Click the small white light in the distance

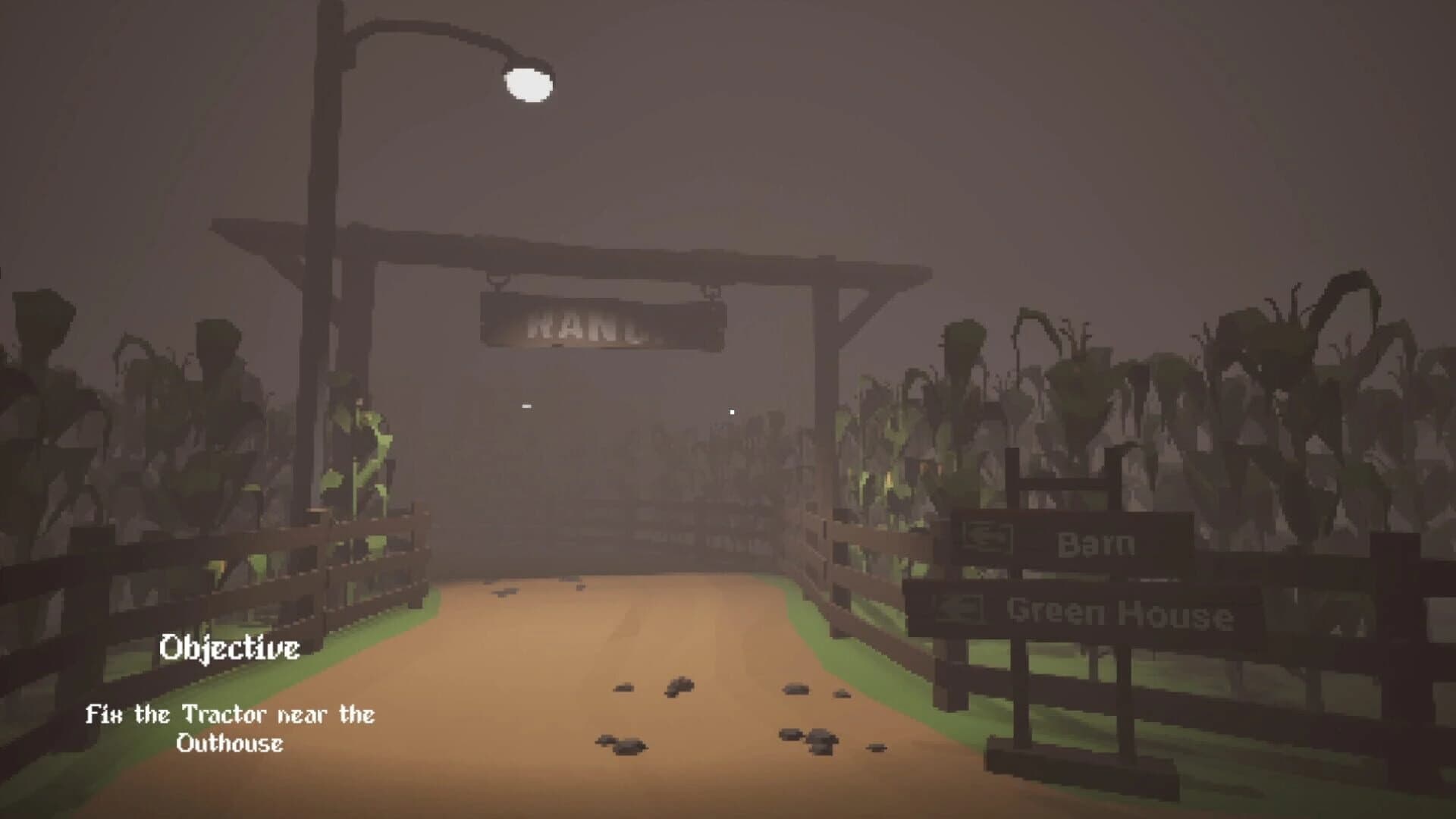(x=732, y=409)
